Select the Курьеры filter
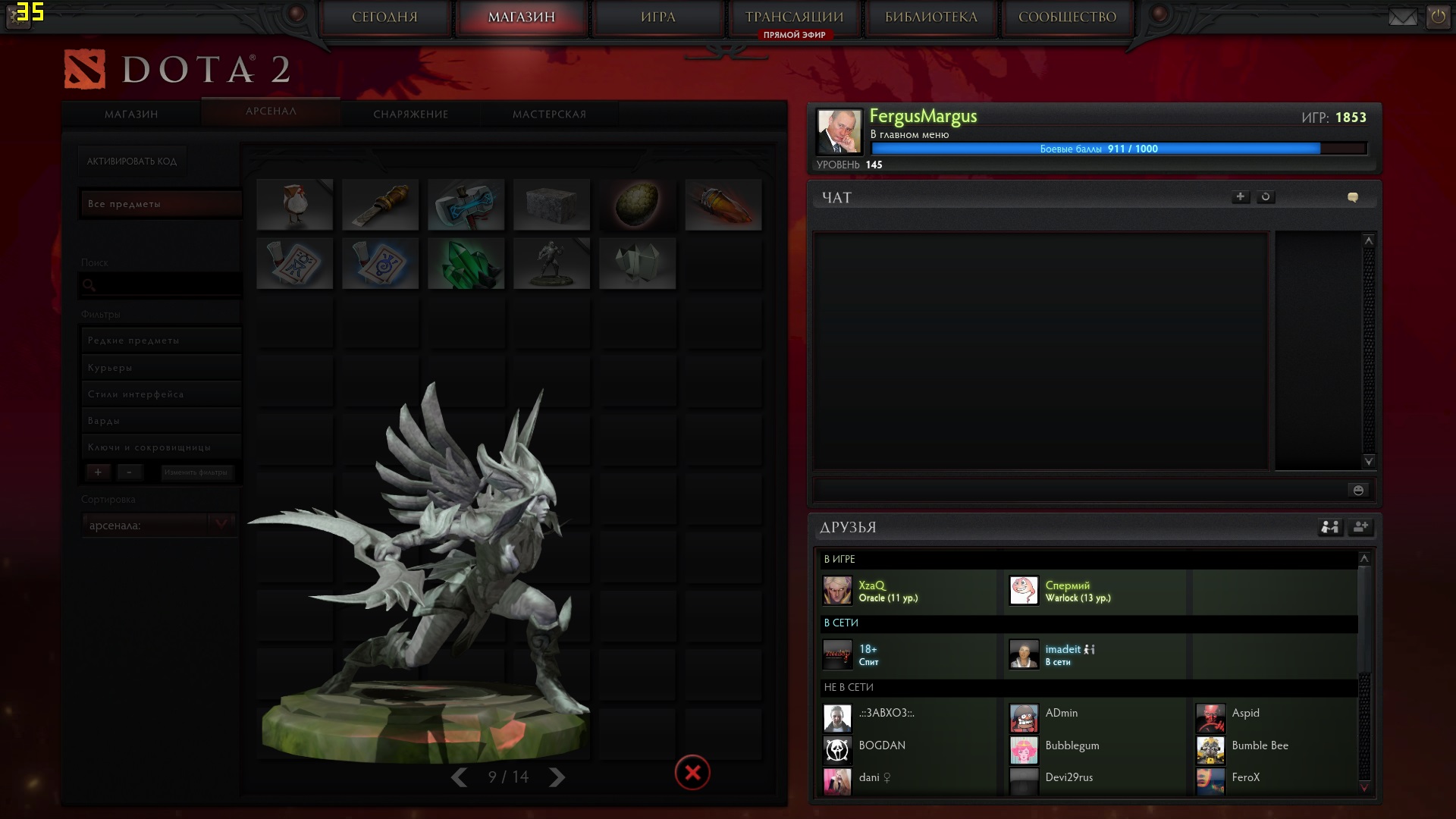Image resolution: width=1456 pixels, height=819 pixels. 160,368
